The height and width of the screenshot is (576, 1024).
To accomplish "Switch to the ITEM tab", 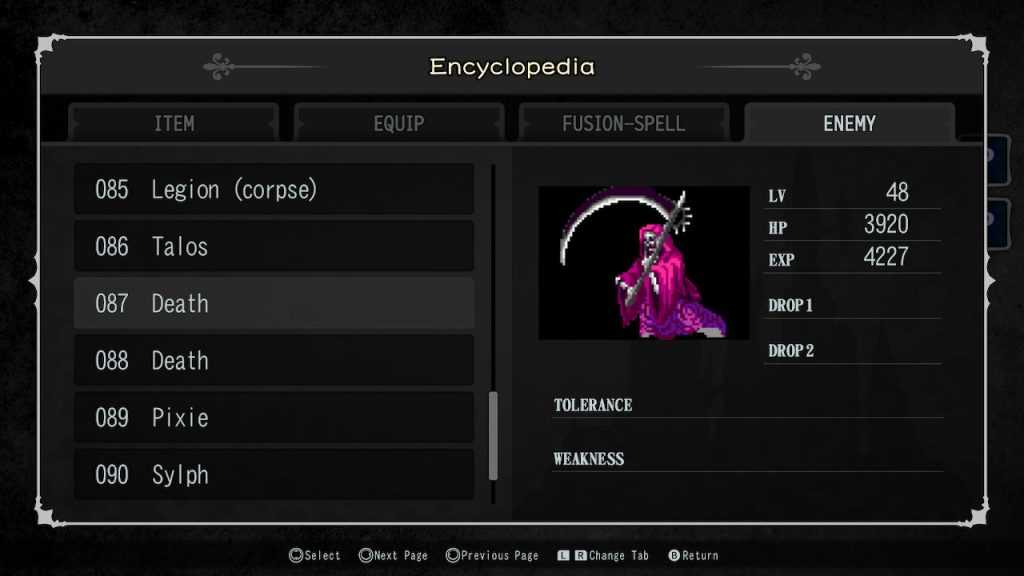I will 174,124.
